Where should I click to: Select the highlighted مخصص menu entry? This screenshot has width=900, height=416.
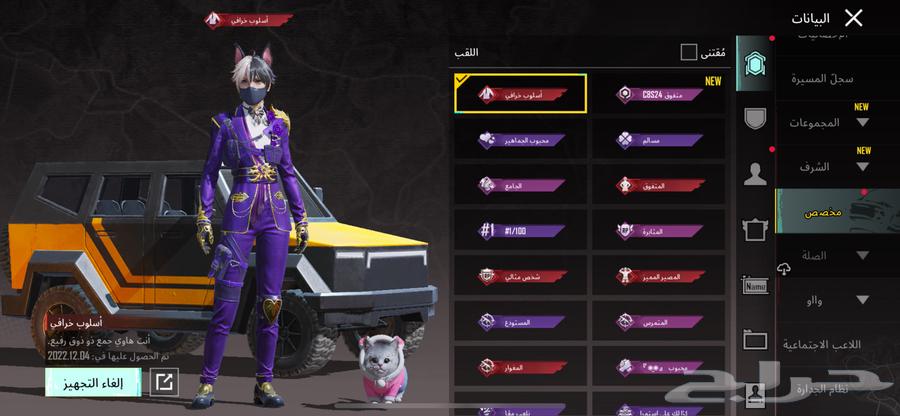click(824, 213)
